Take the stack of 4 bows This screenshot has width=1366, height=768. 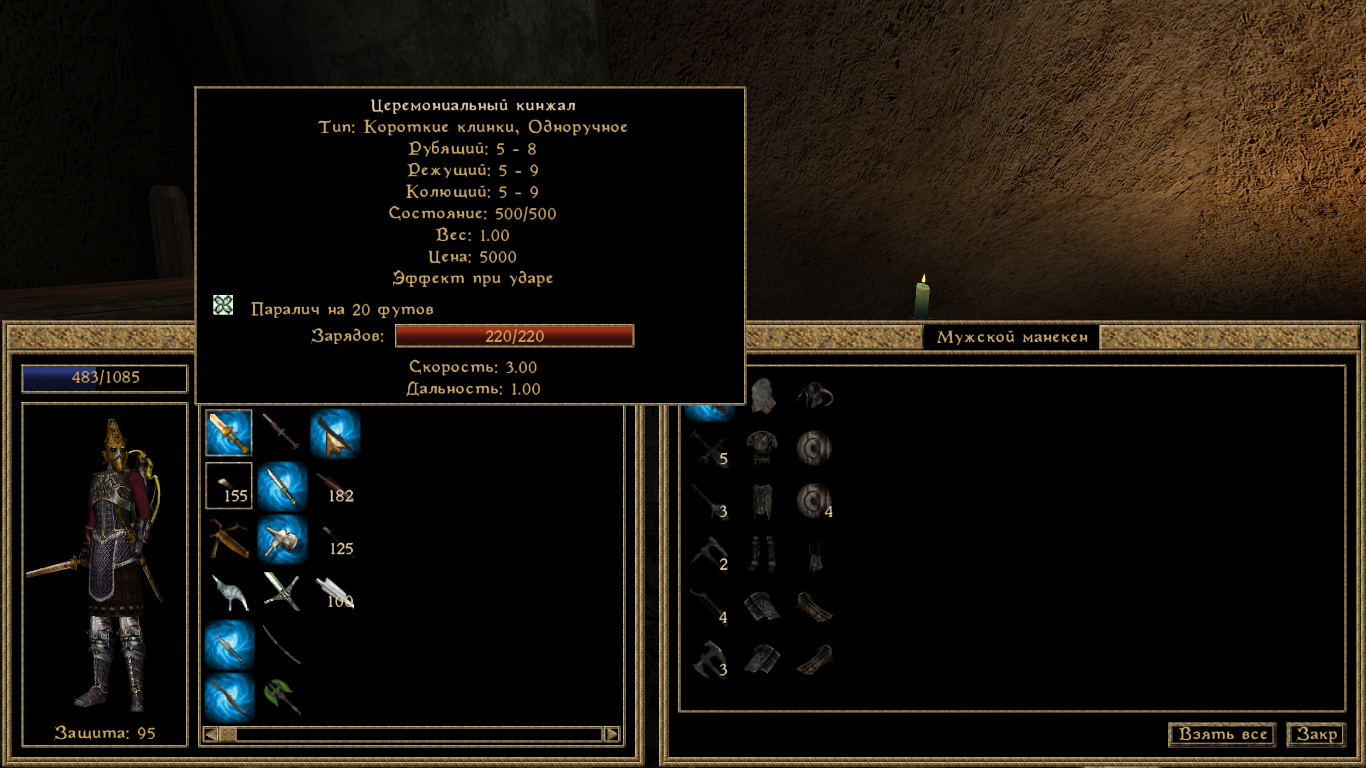pos(709,606)
